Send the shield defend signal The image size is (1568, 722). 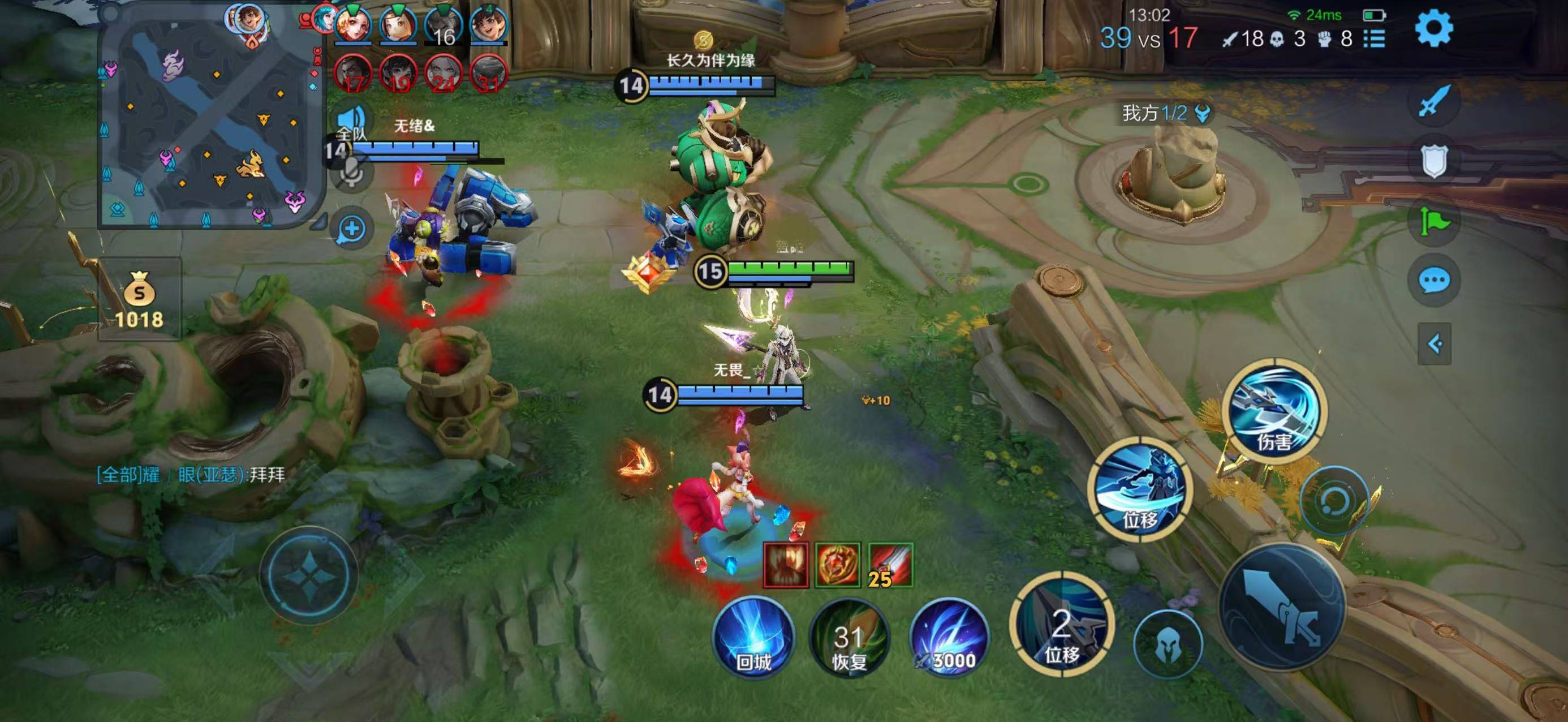(x=1433, y=161)
